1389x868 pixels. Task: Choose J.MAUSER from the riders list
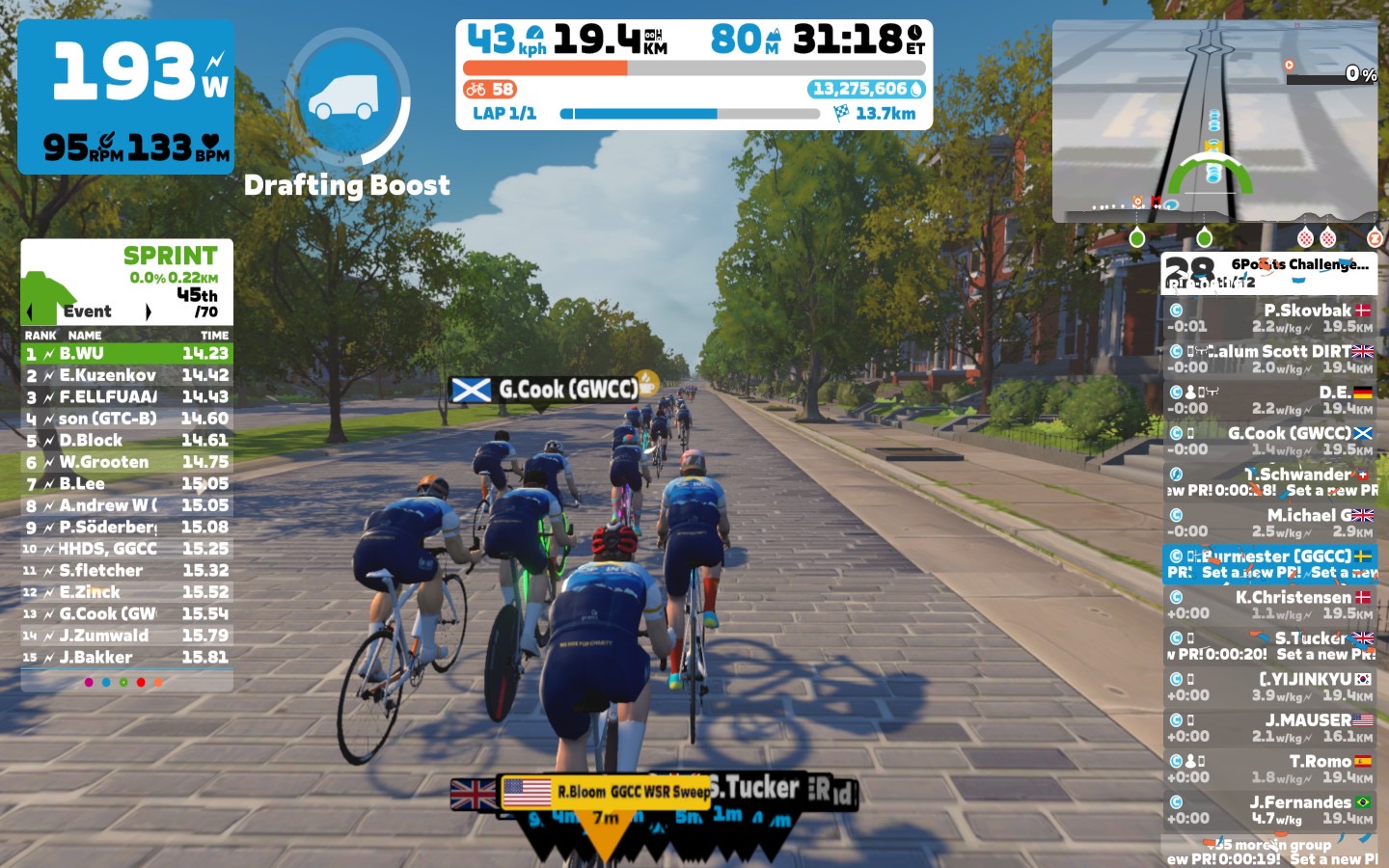point(1269,727)
